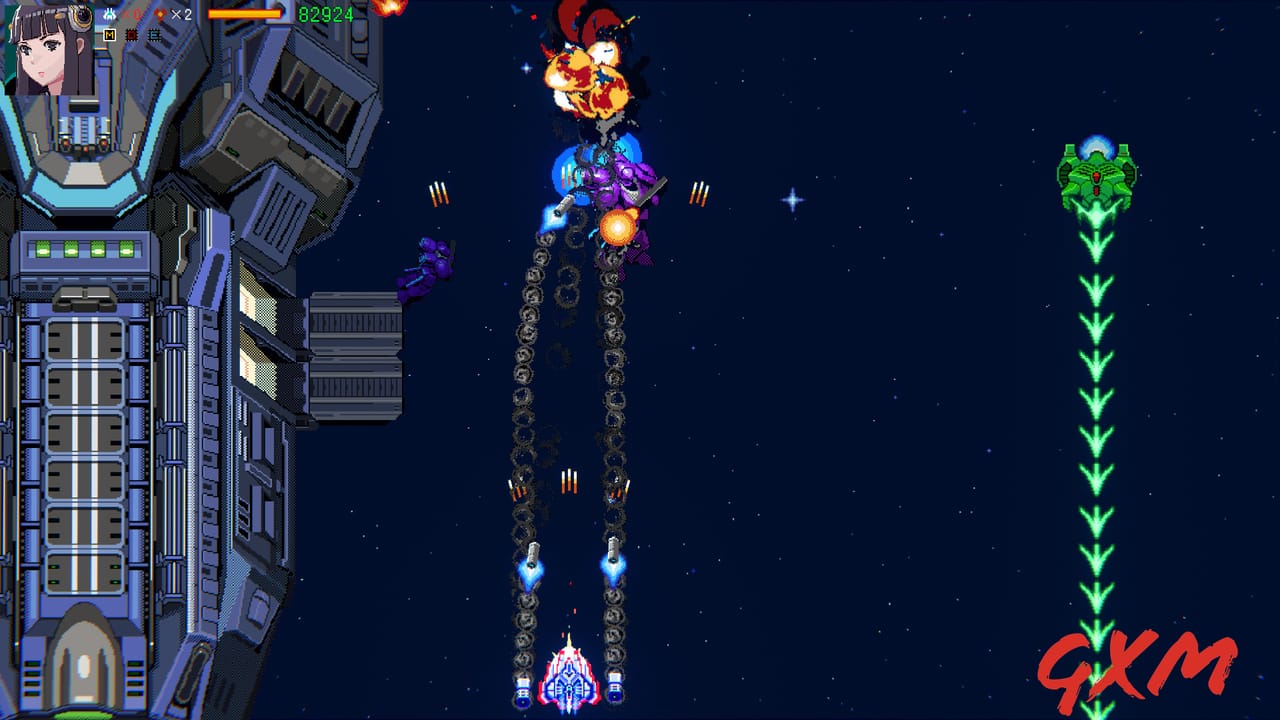Open the power-up indicator row
1280x720 pixels.
[133, 35]
